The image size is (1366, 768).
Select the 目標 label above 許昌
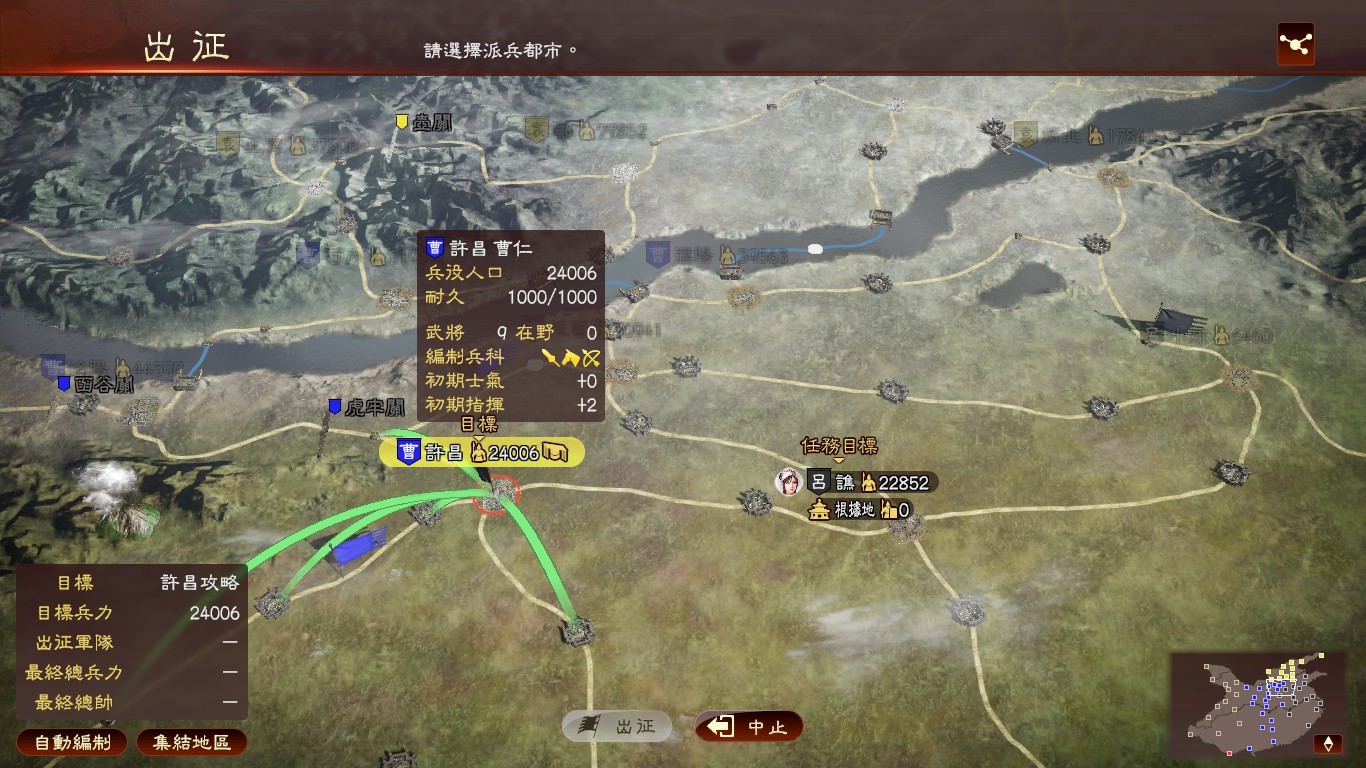477,425
